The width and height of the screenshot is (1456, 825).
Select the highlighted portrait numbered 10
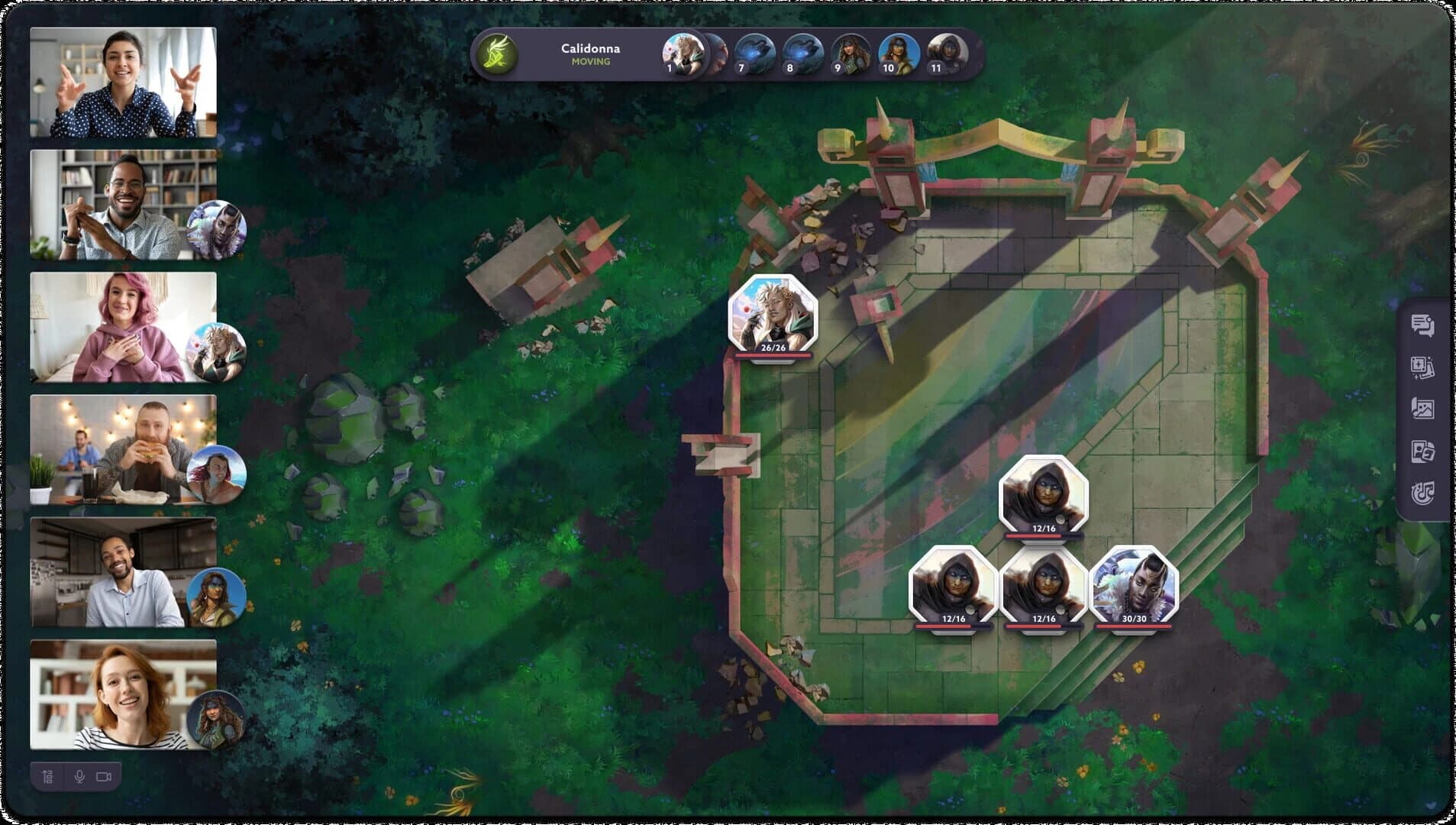[x=886, y=53]
